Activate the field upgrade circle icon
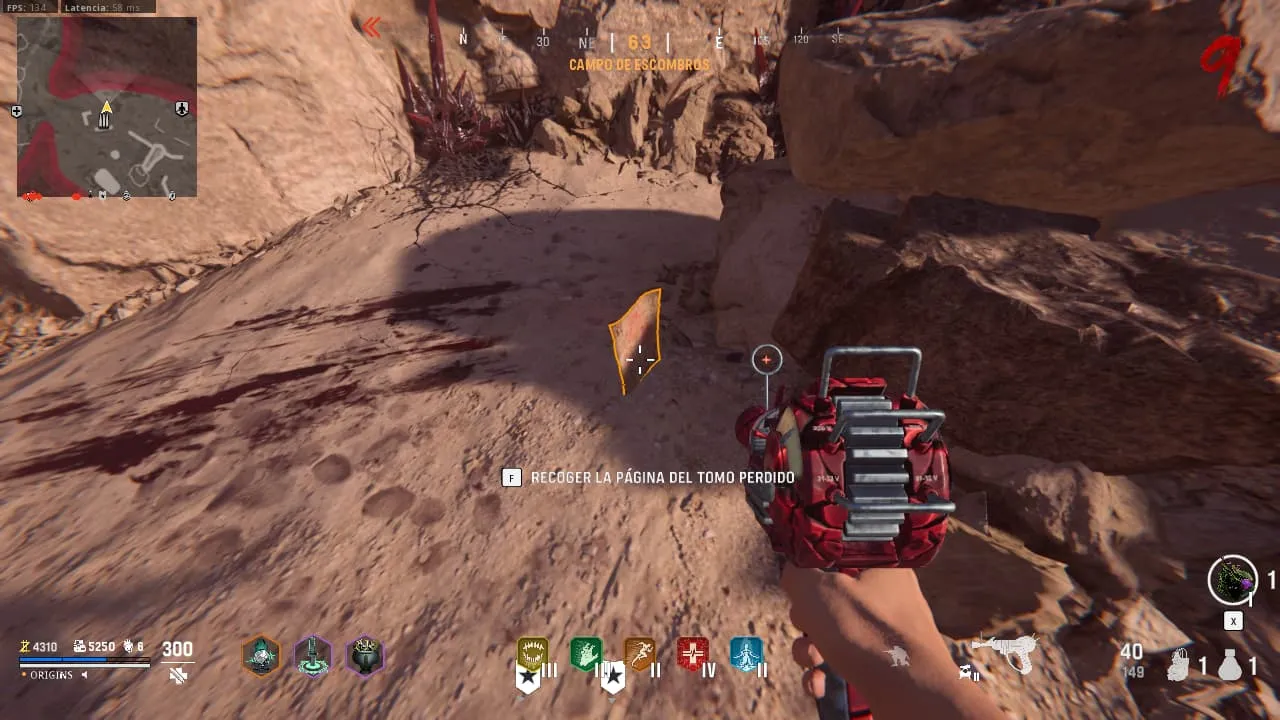 coord(1232,580)
